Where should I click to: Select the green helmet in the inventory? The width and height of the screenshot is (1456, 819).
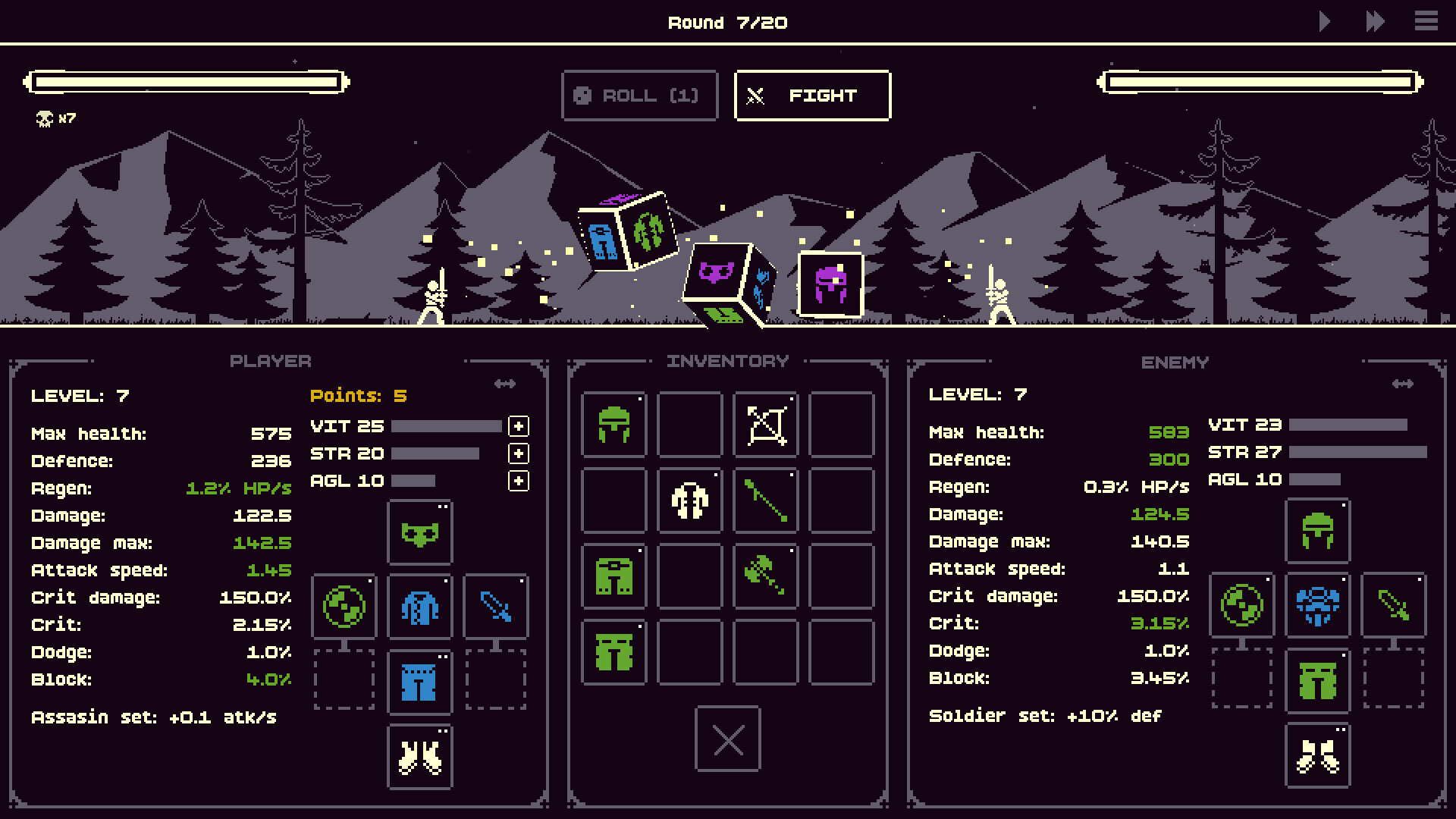point(613,425)
